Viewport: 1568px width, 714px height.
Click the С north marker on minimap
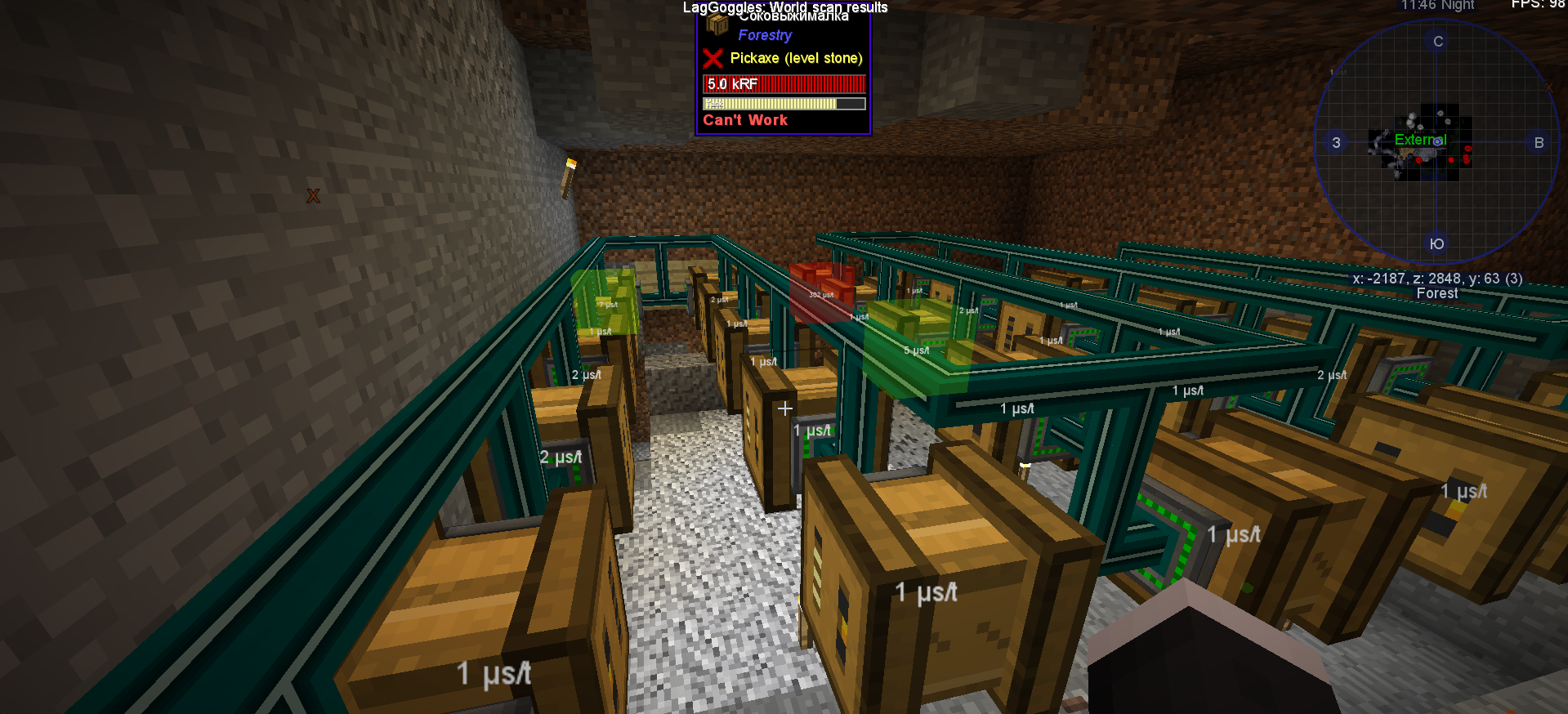(1436, 41)
